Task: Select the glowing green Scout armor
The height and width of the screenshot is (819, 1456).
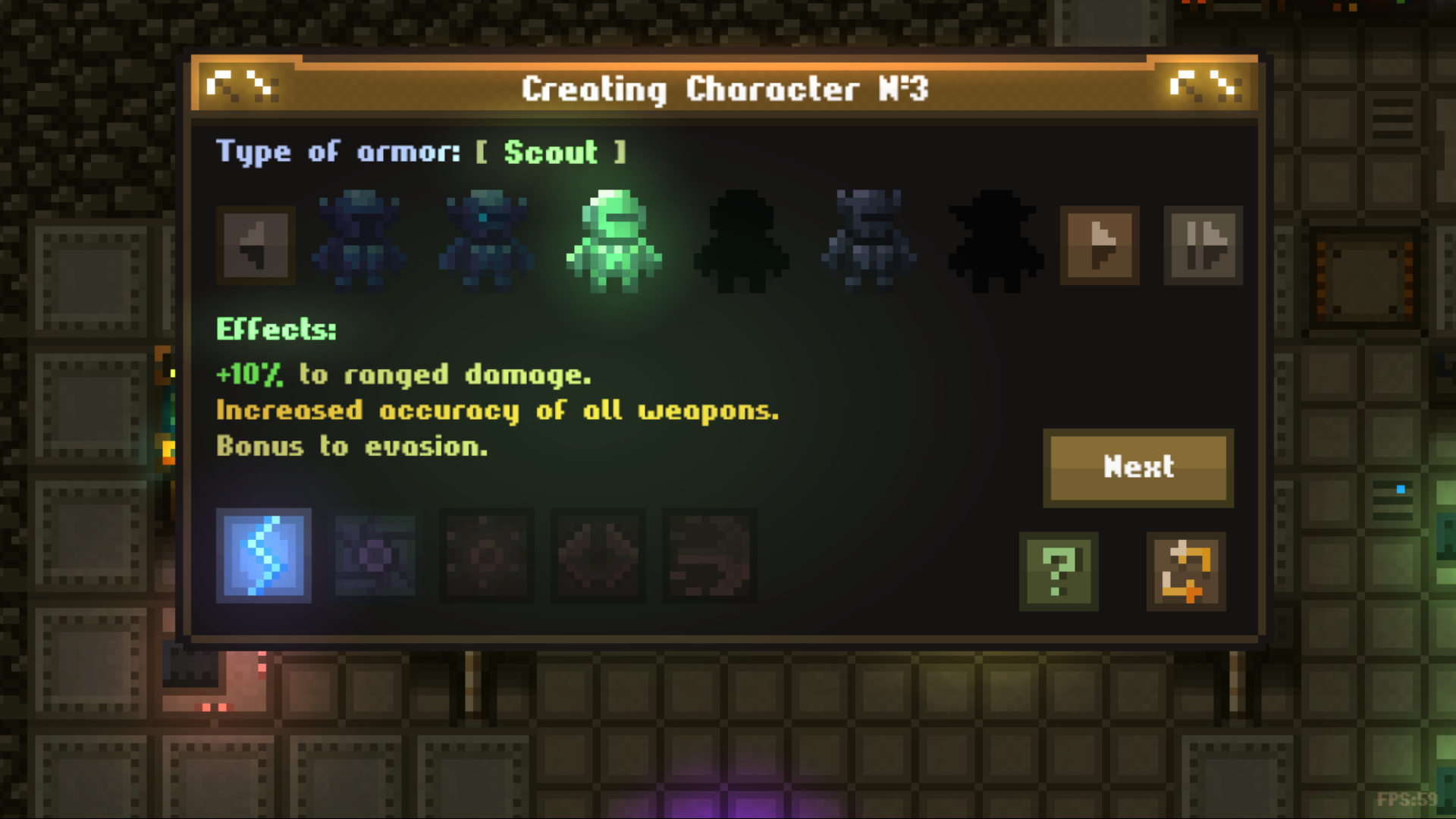Action: (x=614, y=243)
